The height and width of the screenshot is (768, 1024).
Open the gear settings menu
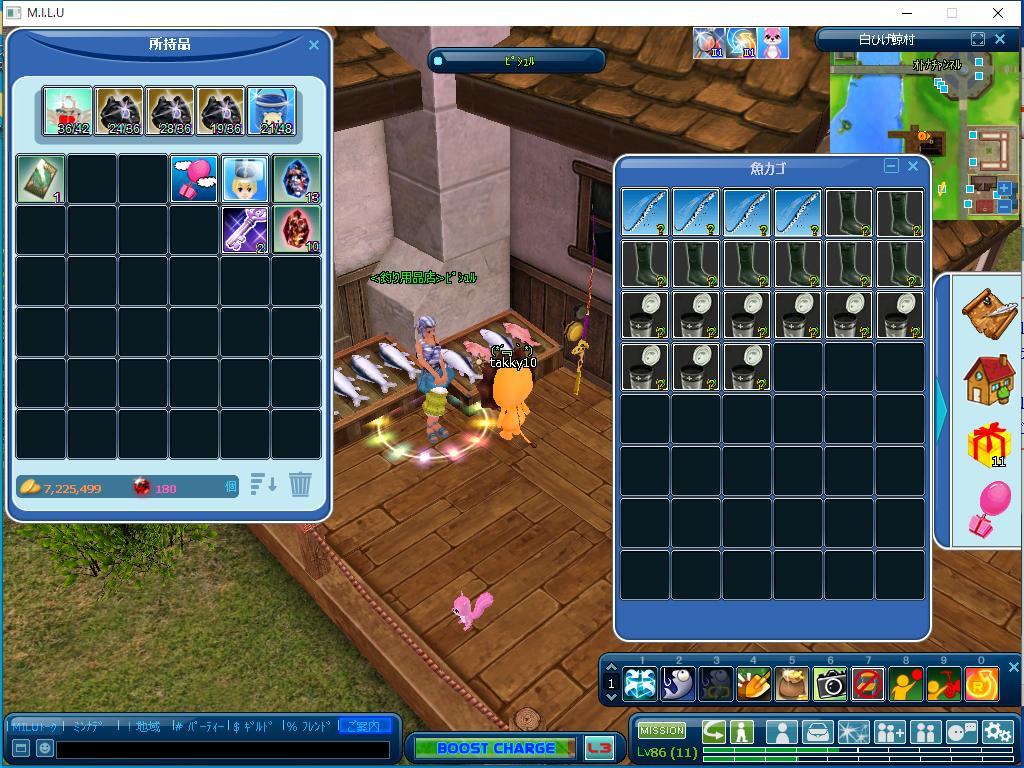click(x=997, y=732)
